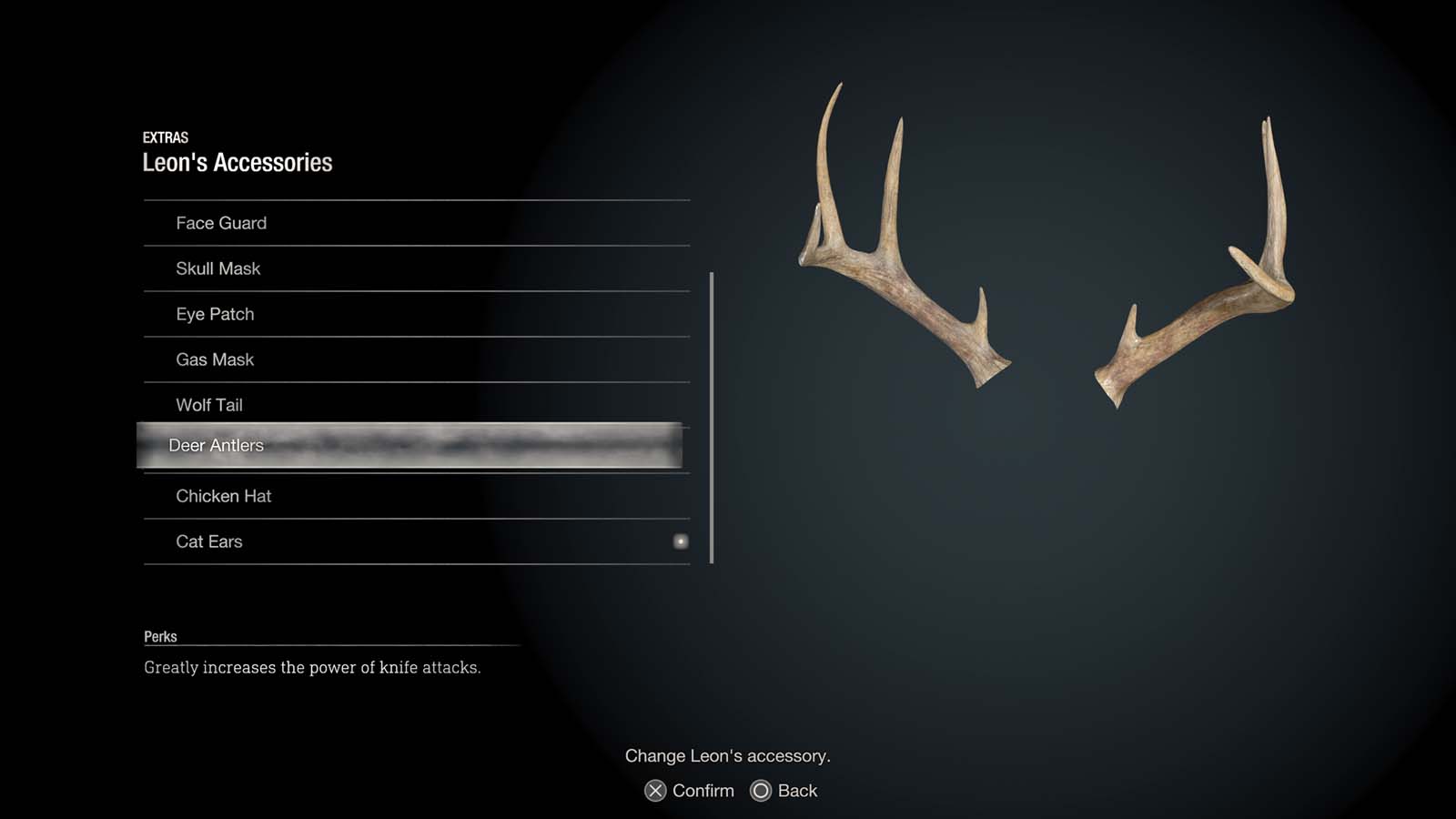
Task: Select the Gas Mask option
Action: (215, 359)
